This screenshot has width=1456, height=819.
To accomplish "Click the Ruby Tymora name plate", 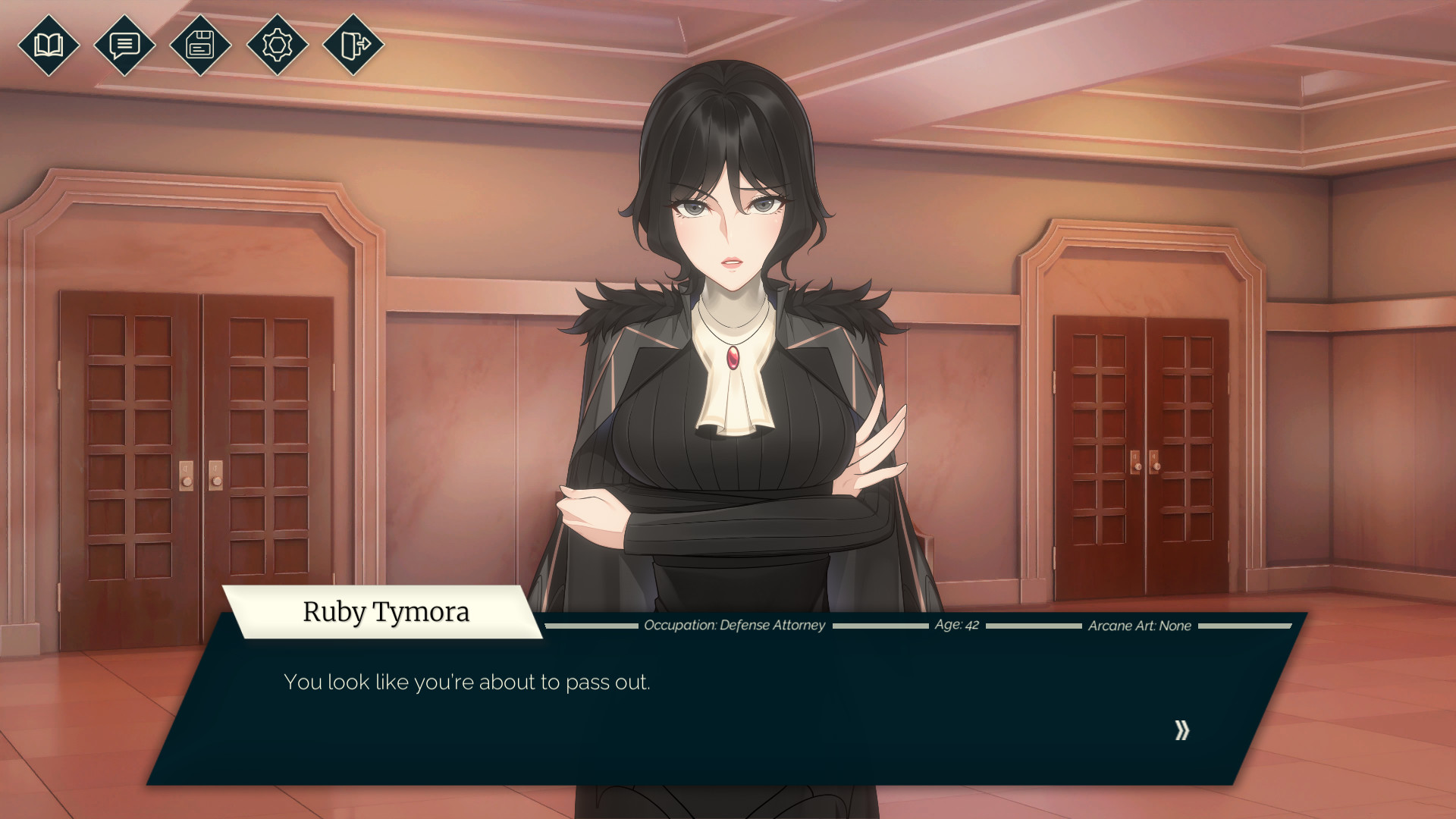I will 386,612.
